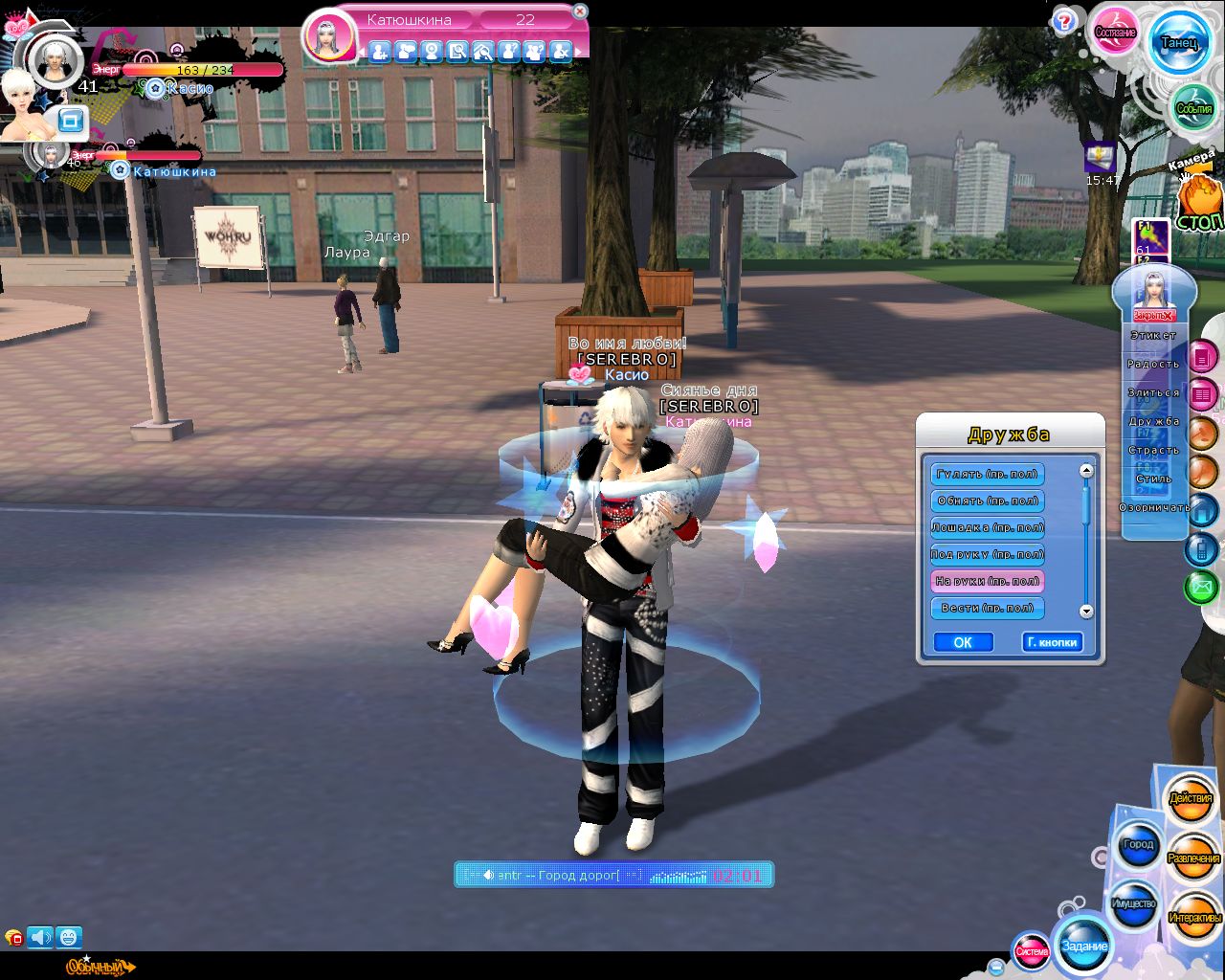
Task: Switch to the Страсть emotion category
Action: [1153, 450]
